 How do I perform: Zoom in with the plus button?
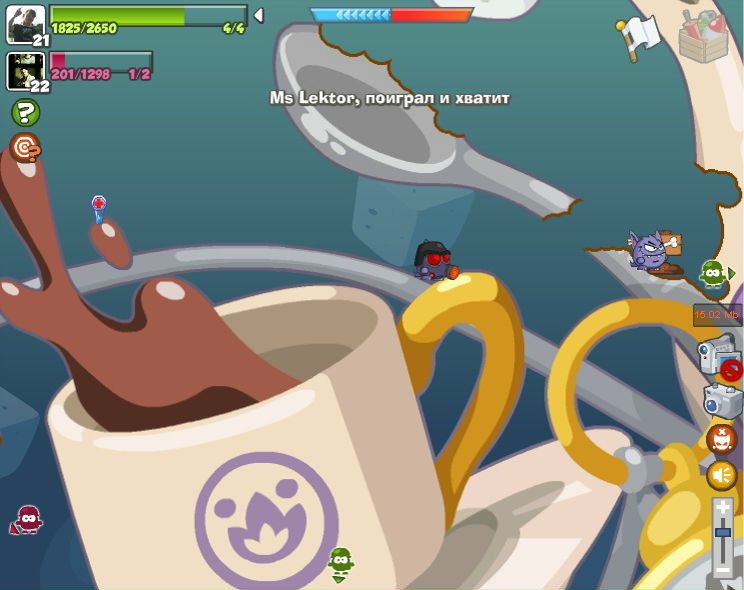[x=722, y=508]
